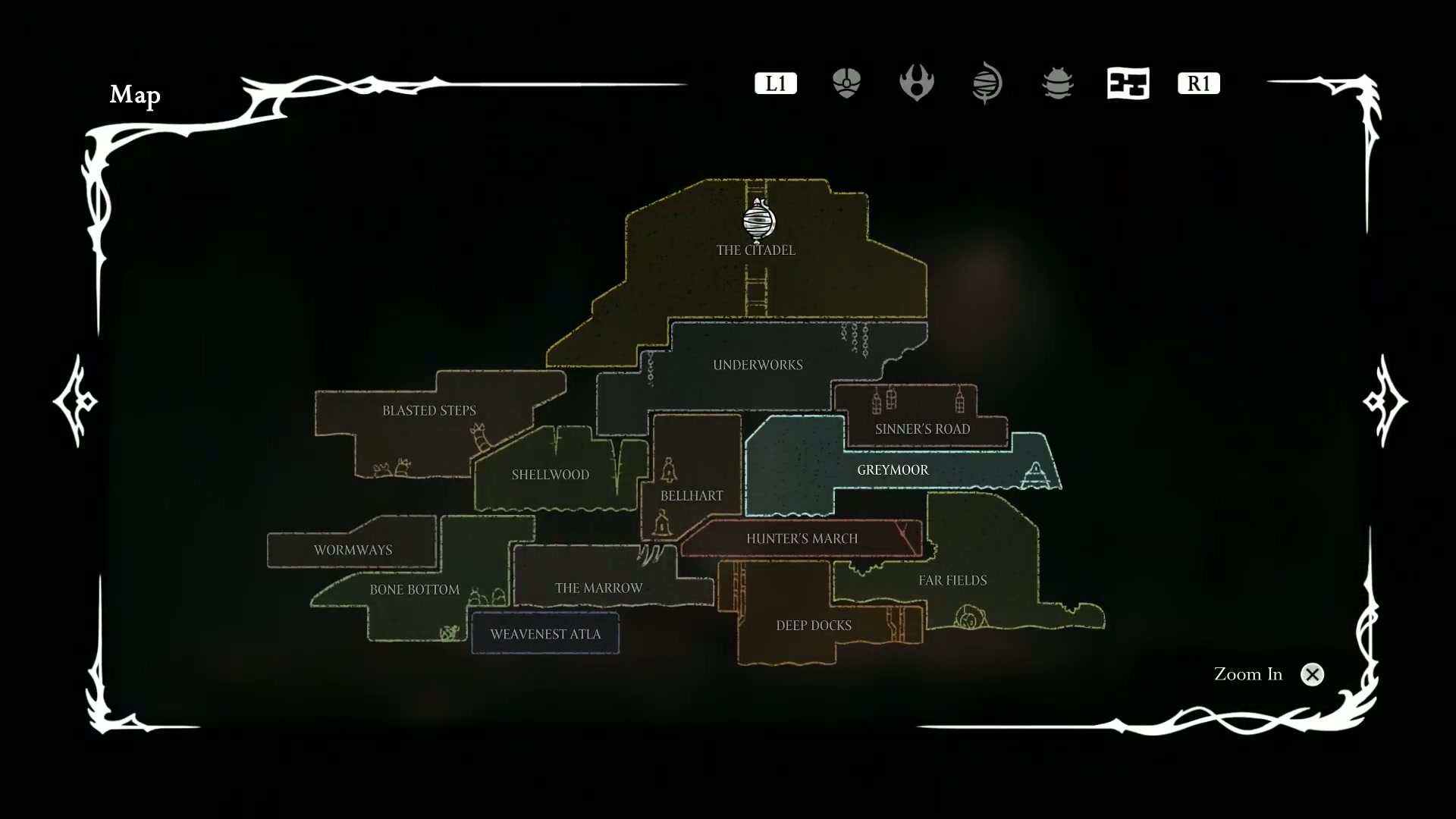1456x819 pixels.
Task: Open the striped spool orb tab
Action: [x=987, y=83]
